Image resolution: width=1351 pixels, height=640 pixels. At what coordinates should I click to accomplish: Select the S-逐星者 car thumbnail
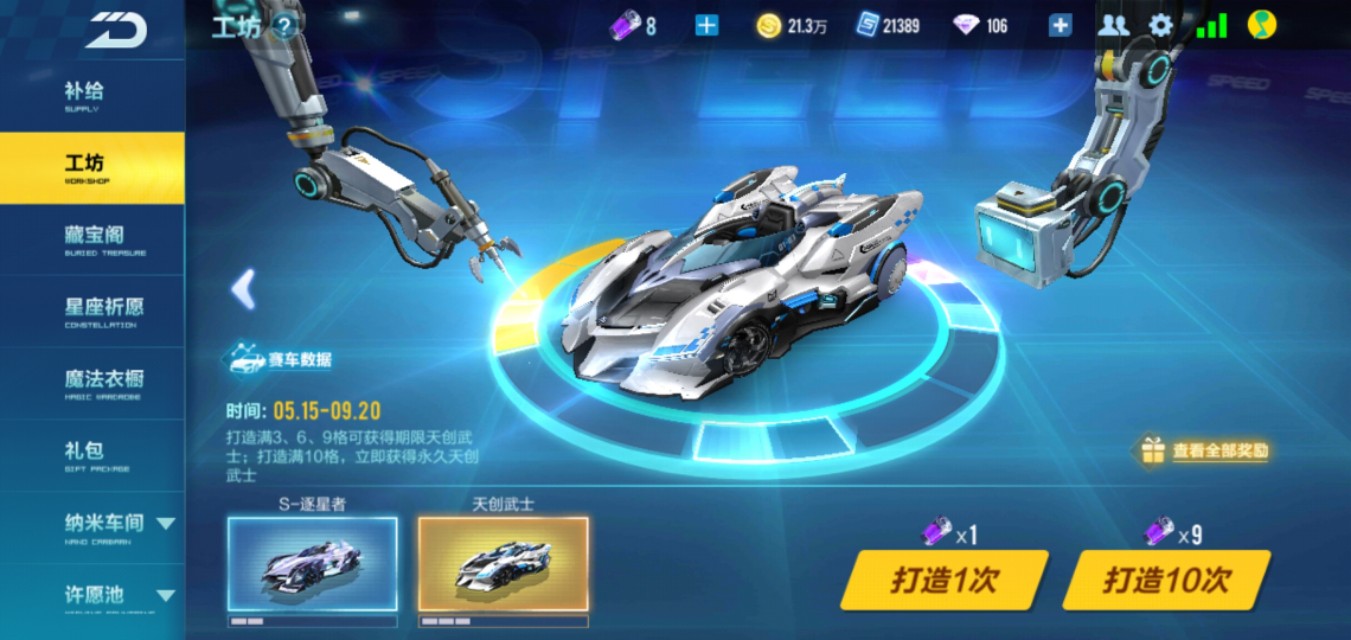[x=312, y=564]
